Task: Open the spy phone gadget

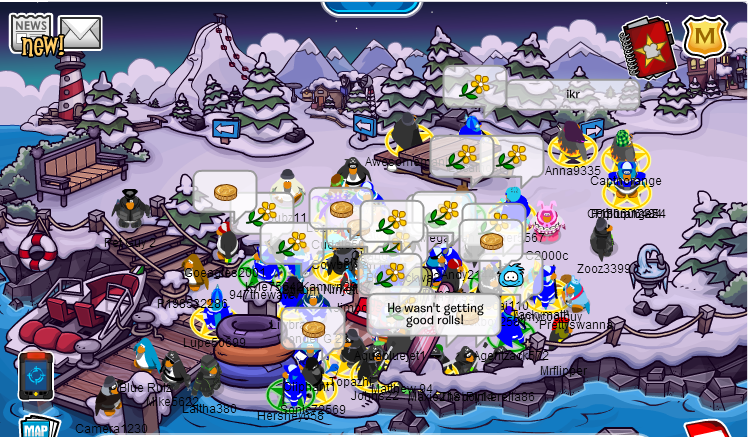Action: pos(35,376)
